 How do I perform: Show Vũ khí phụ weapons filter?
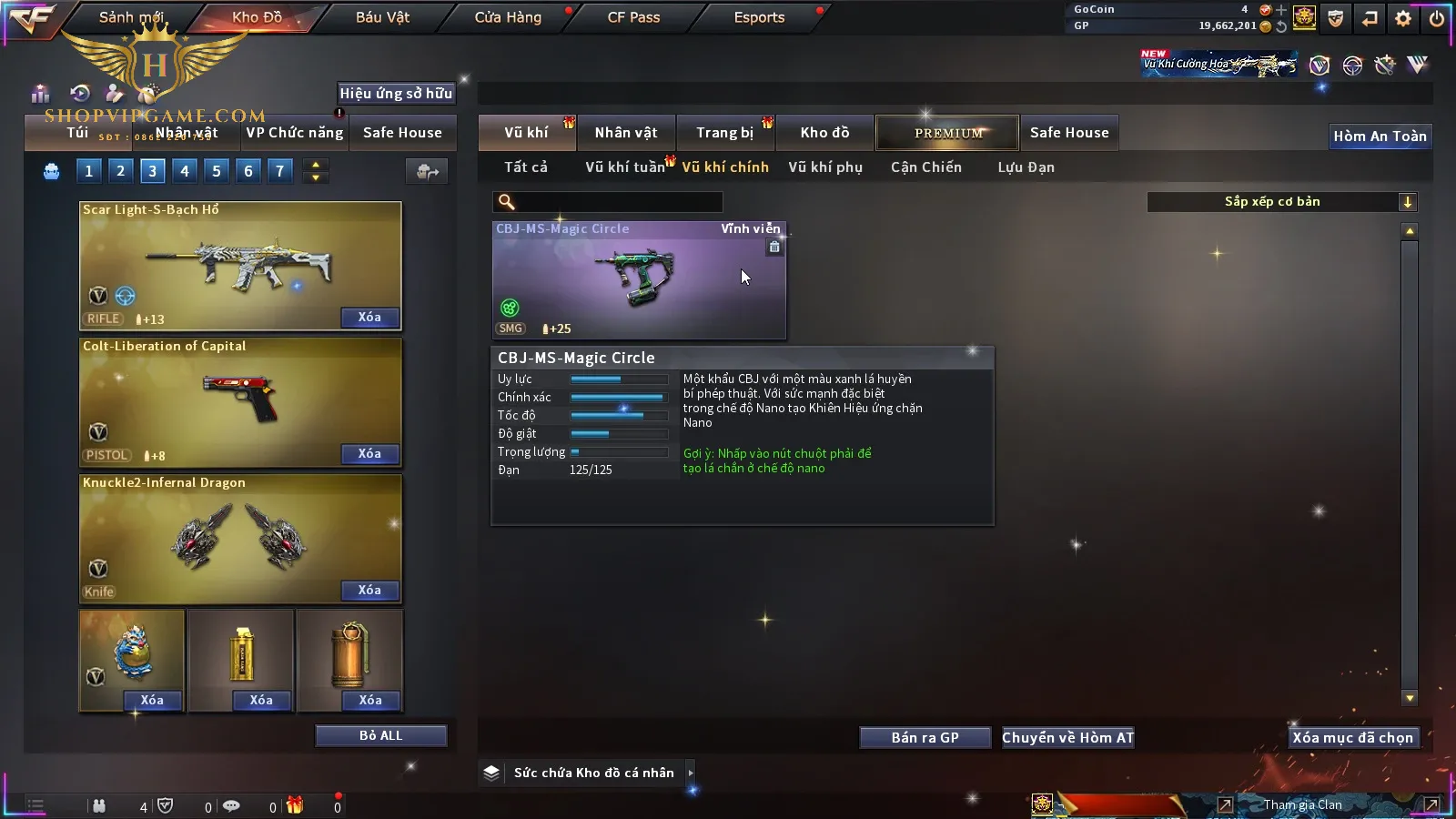tap(824, 167)
